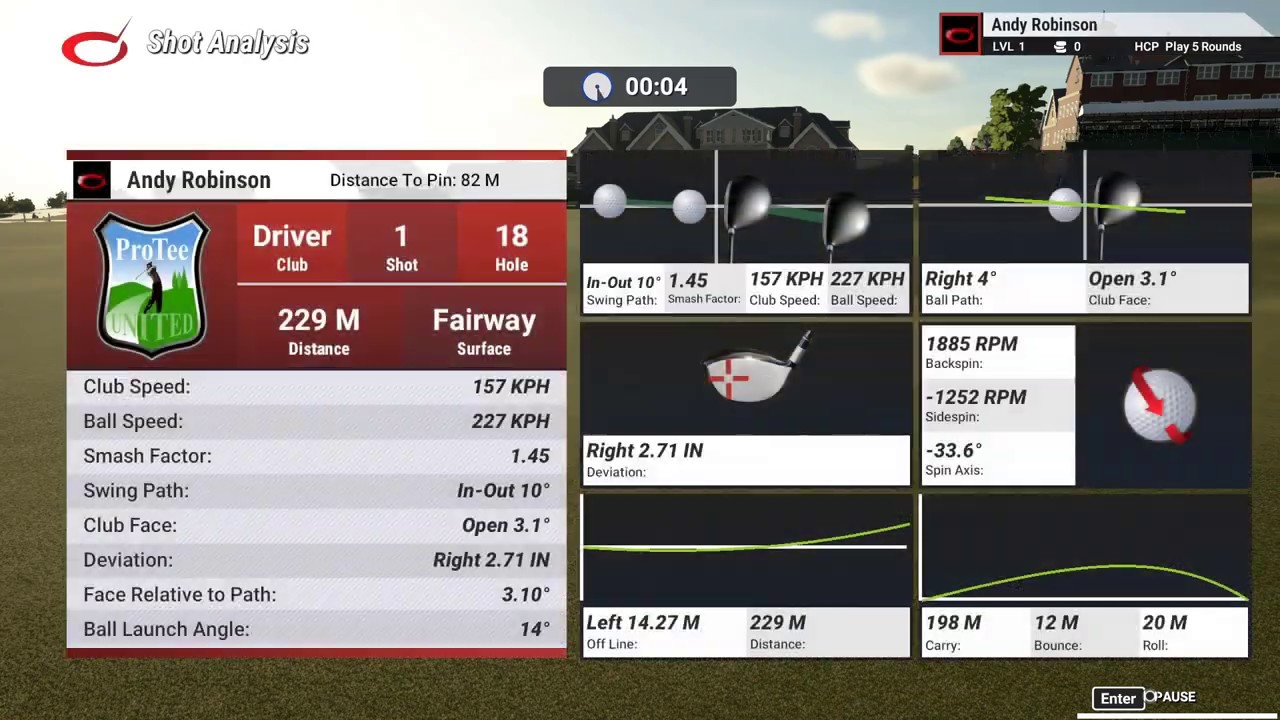Click the Shot Analysis title
The image size is (1280, 720).
(x=228, y=42)
